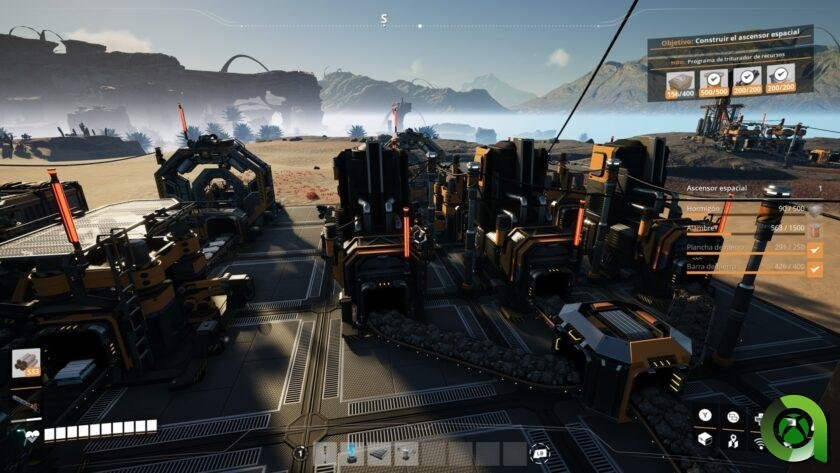
Task: Click the held item stack icon
Action: [x=26, y=363]
